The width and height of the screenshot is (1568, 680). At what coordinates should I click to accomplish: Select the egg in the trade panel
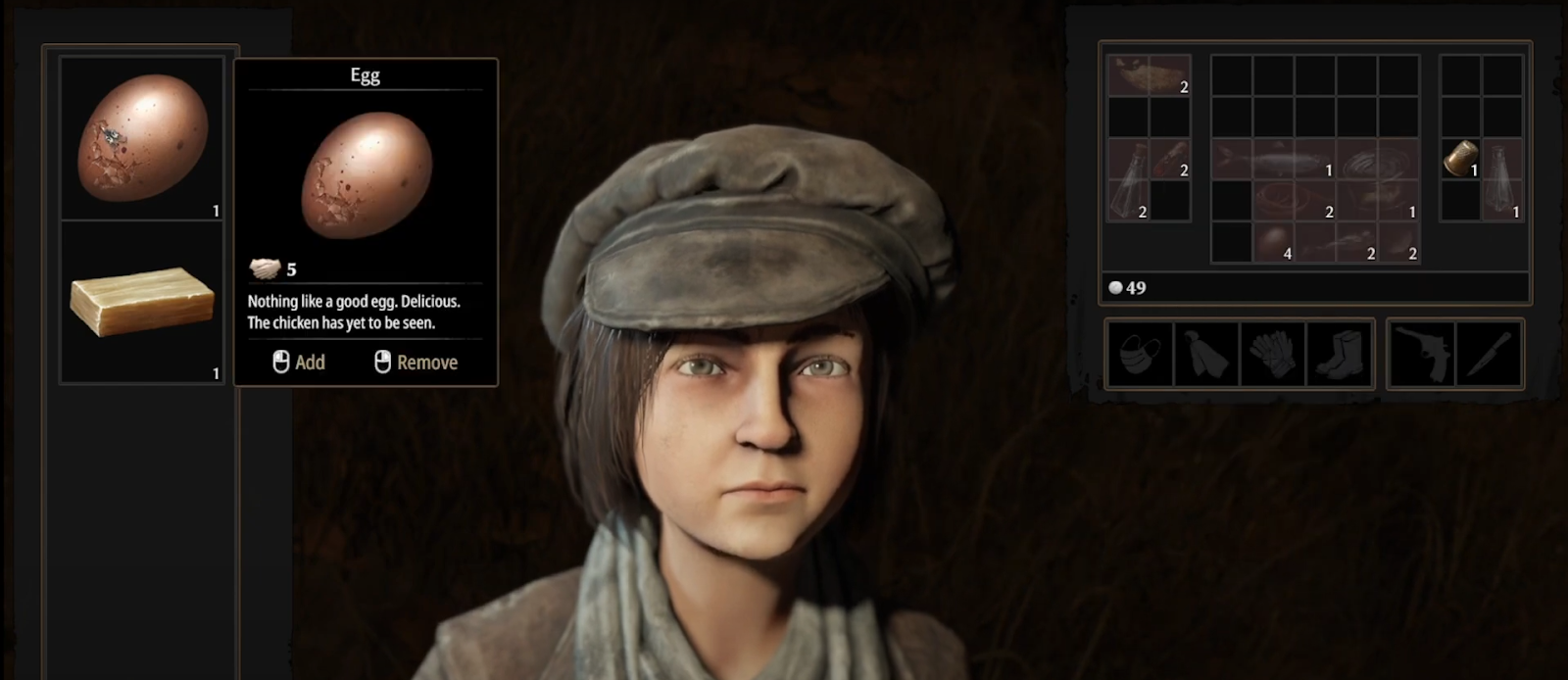click(143, 138)
